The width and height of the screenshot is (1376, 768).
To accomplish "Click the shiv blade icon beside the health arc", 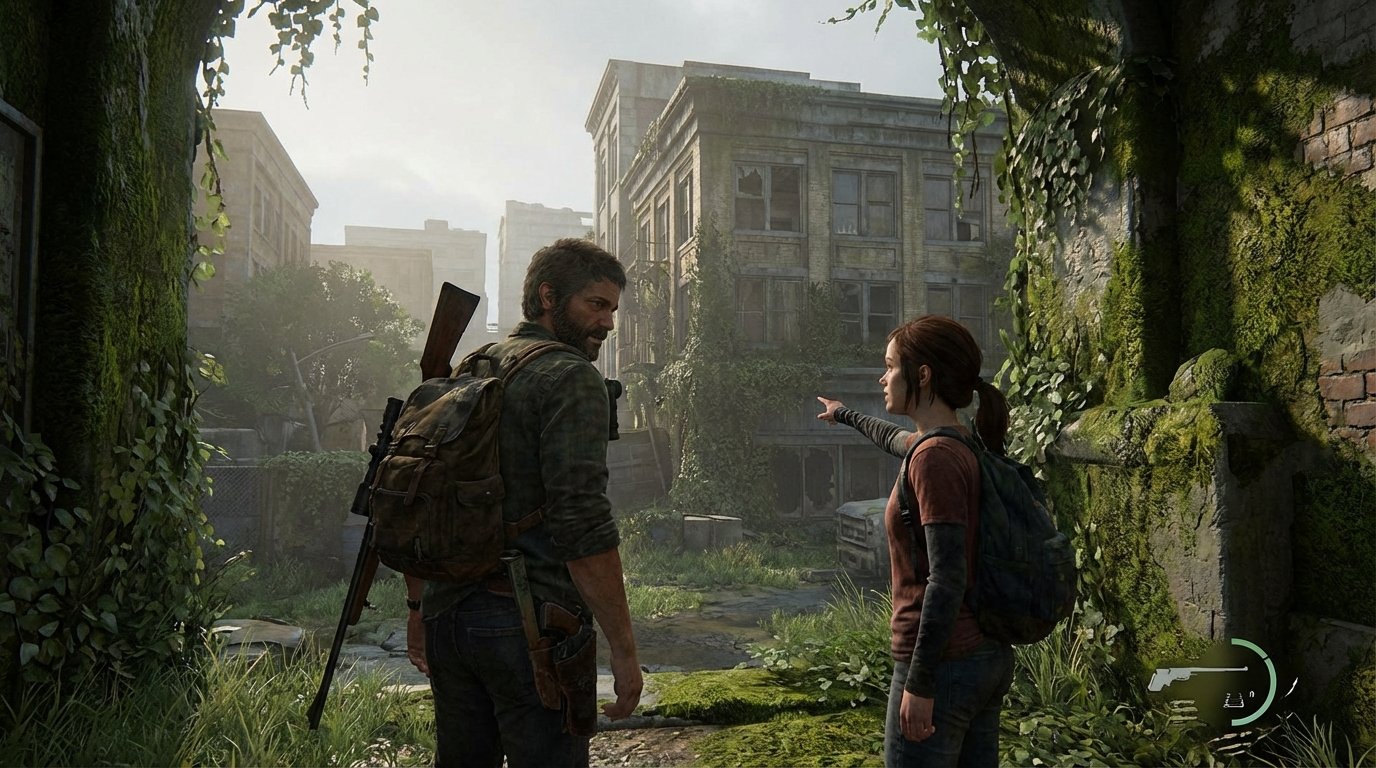I will click(x=1291, y=685).
